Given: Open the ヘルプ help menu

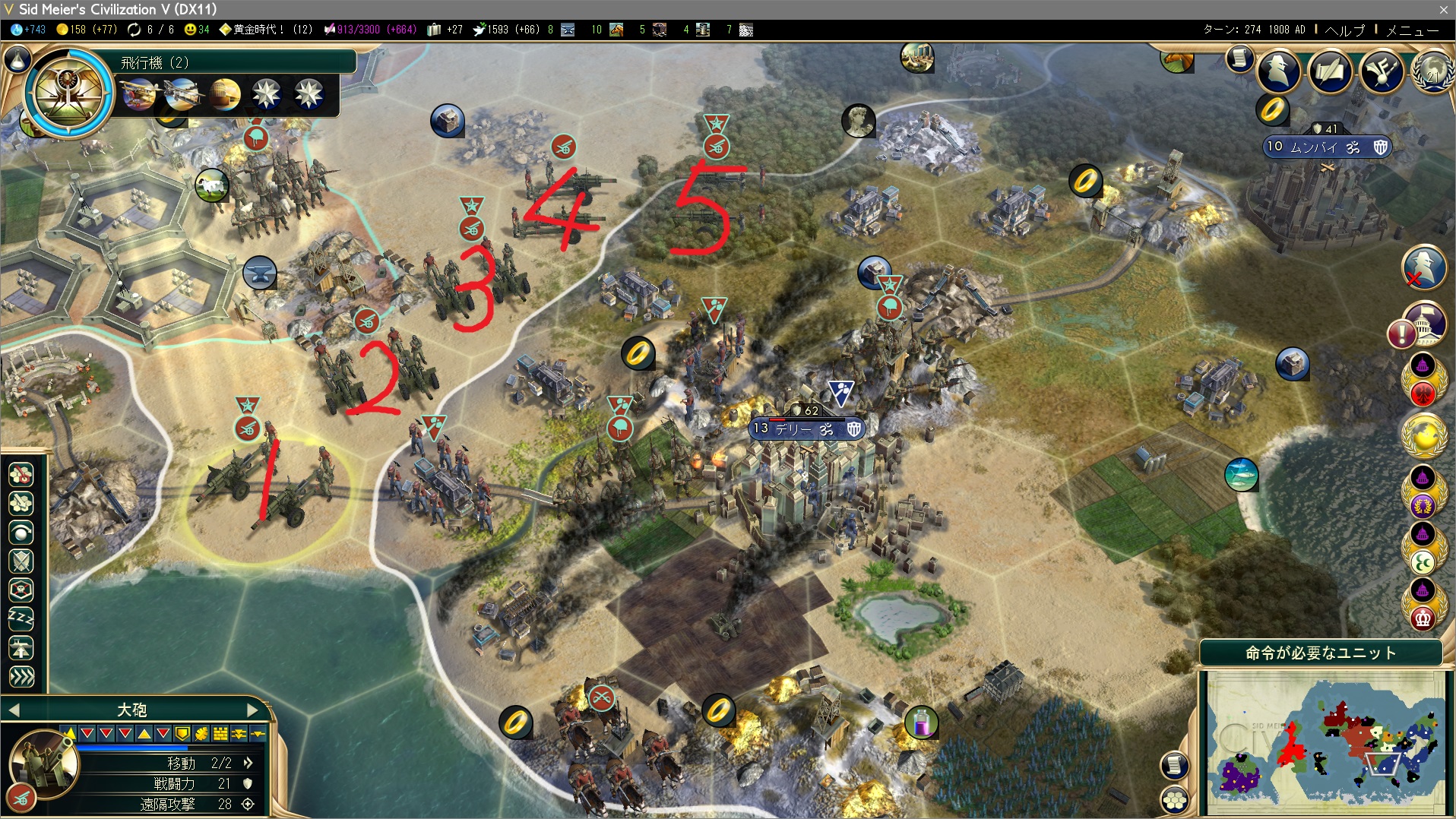Looking at the screenshot, I should point(1344,30).
